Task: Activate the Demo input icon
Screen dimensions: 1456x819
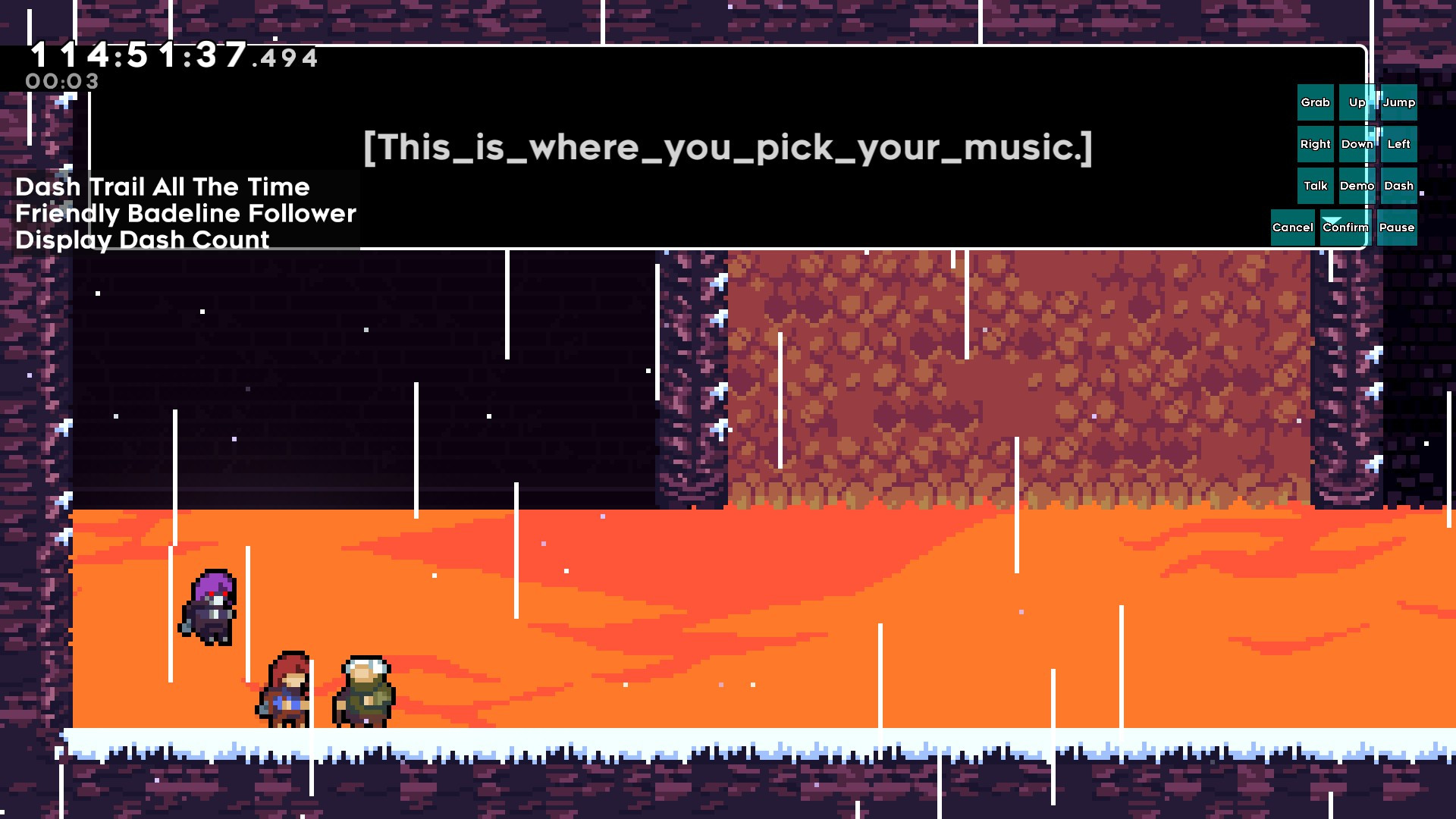Action: coord(1357,186)
